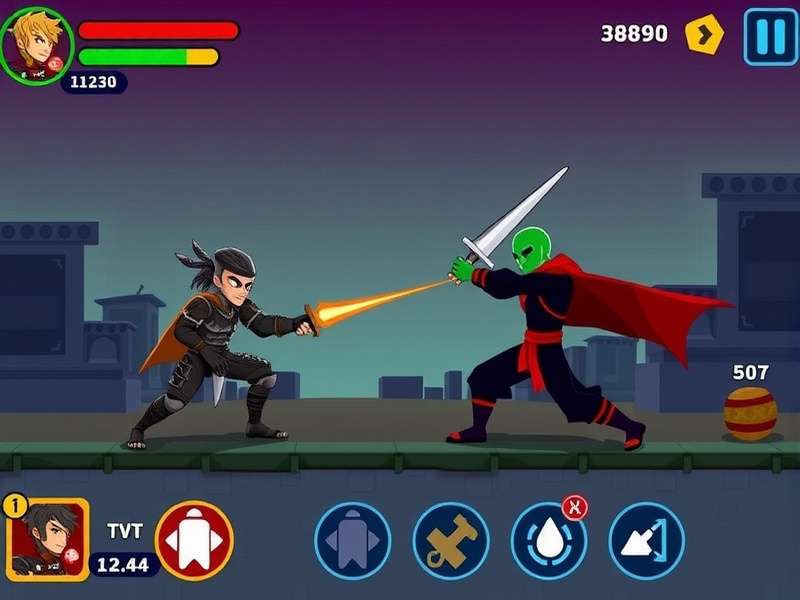Activate the white arrow strike skill

[646, 540]
